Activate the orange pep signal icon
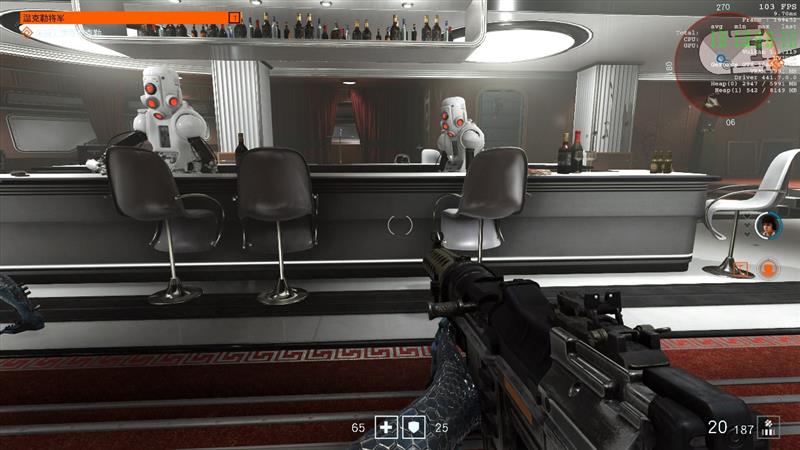The width and height of the screenshot is (800, 450). (768, 268)
